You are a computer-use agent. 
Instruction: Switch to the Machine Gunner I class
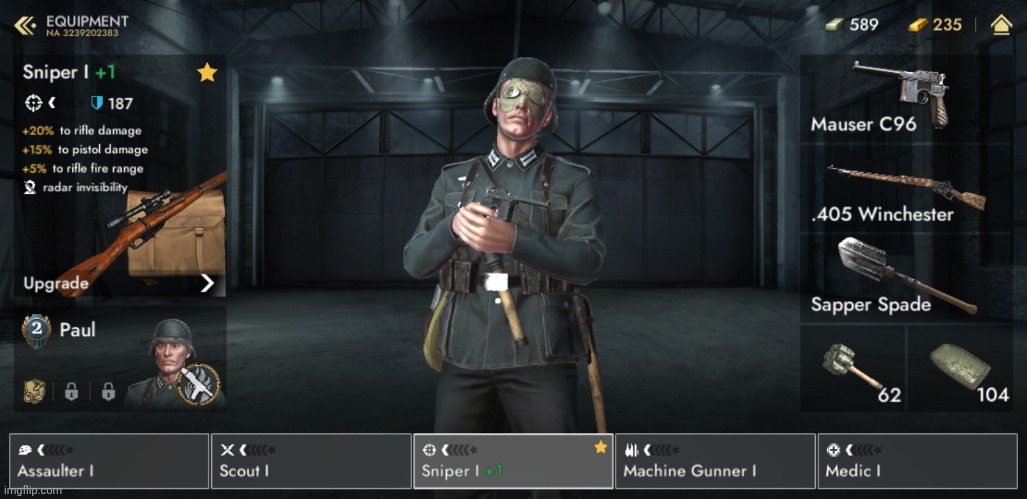(714, 461)
